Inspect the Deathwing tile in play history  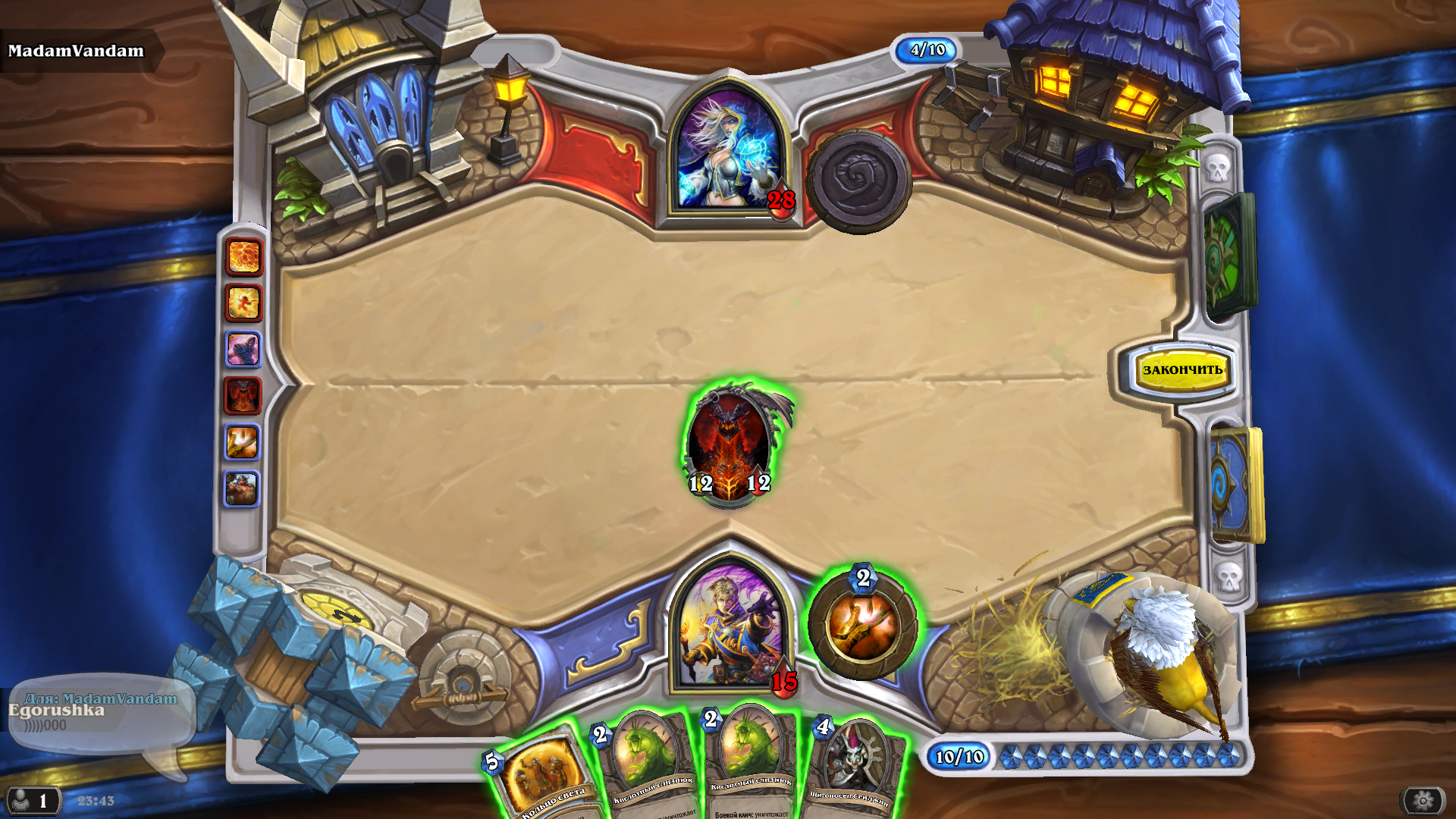(x=243, y=396)
